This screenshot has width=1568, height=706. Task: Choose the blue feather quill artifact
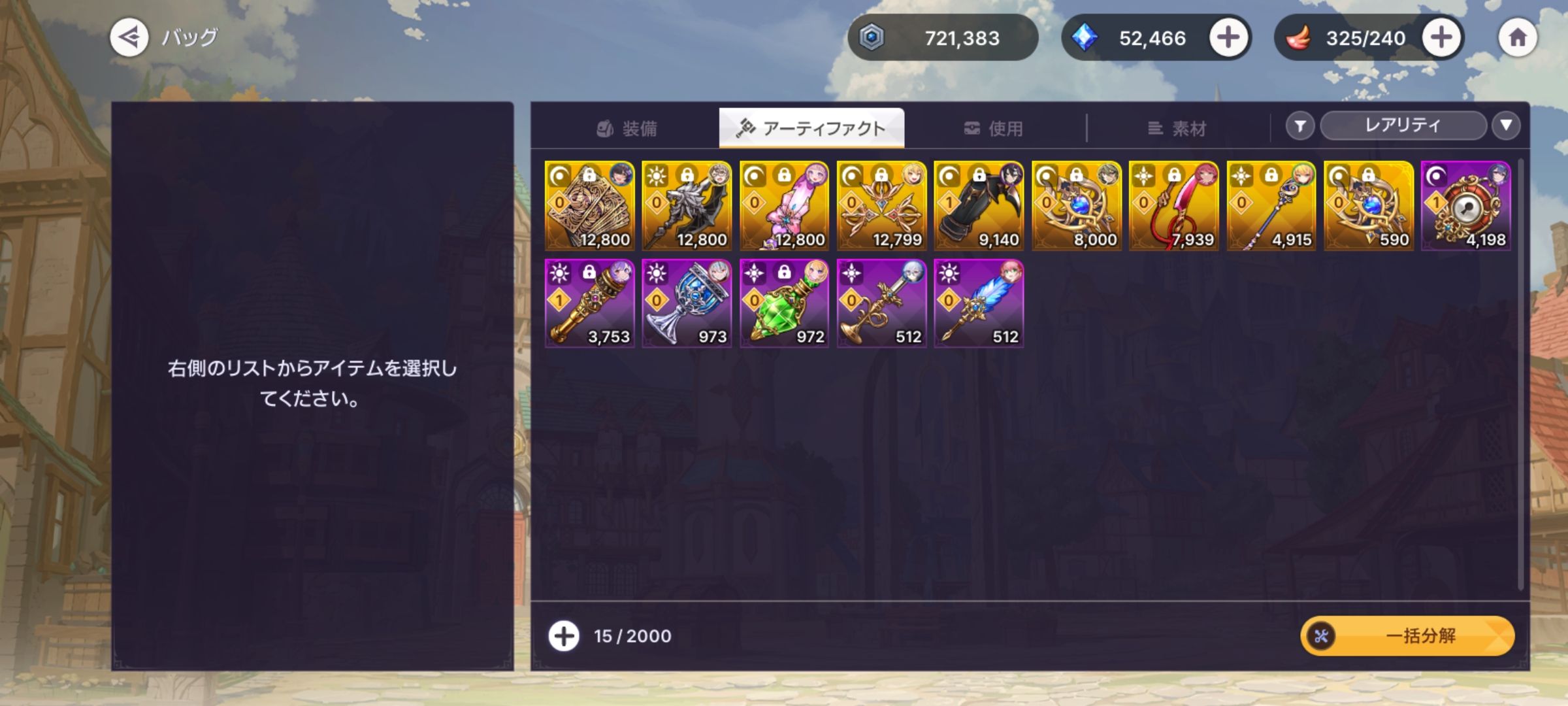click(979, 303)
